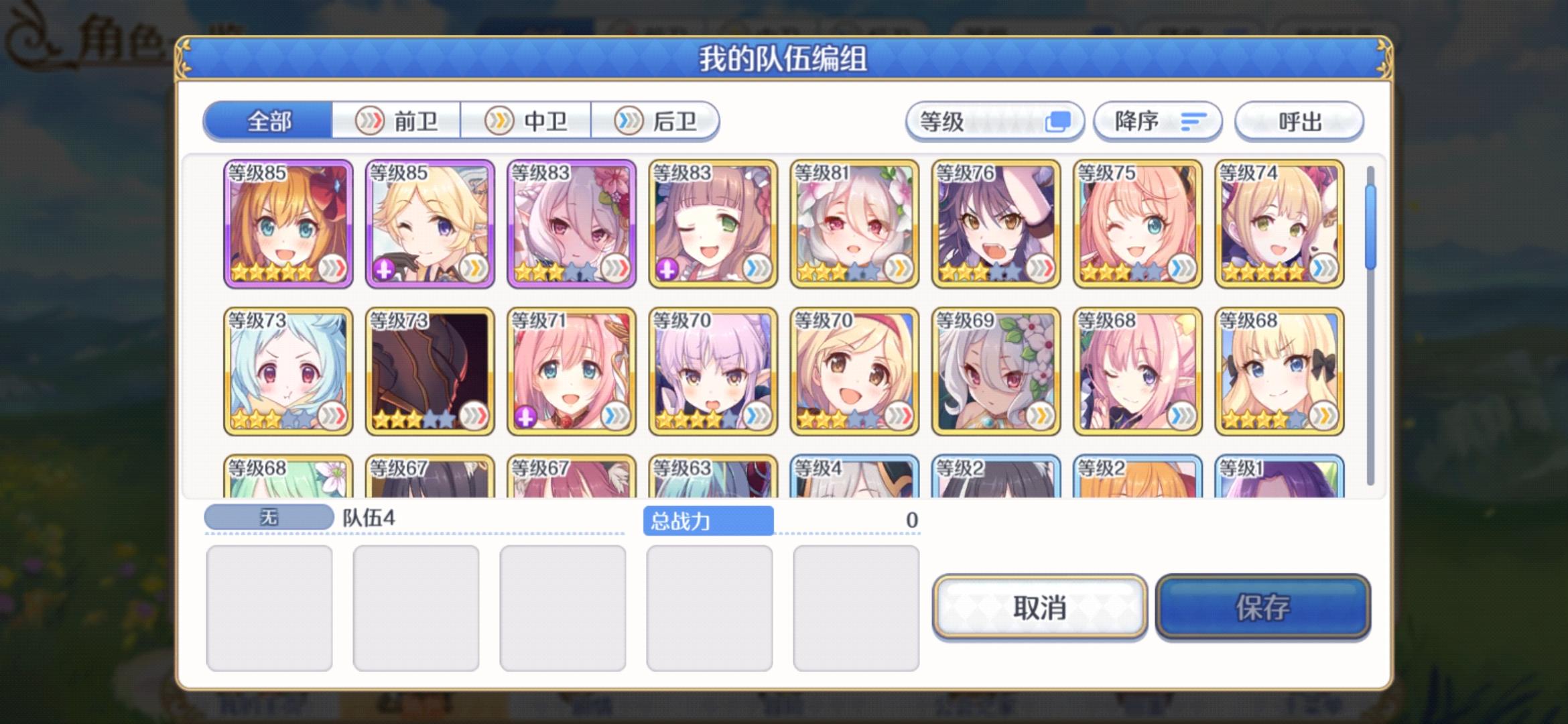Select the first empty team slot
Image resolution: width=1568 pixels, height=724 pixels.
pyautogui.click(x=270, y=607)
